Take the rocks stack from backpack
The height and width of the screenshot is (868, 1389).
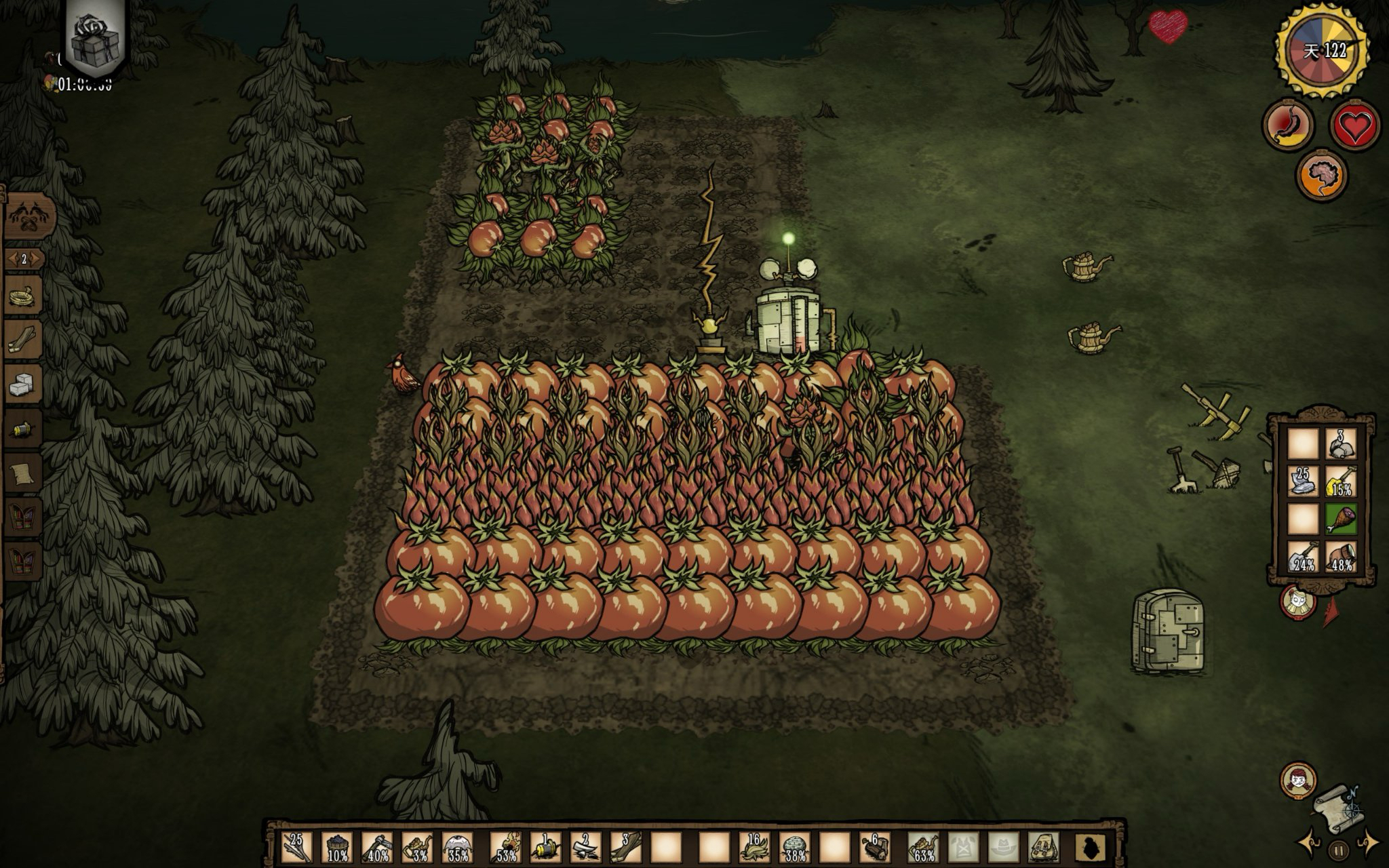[1339, 444]
